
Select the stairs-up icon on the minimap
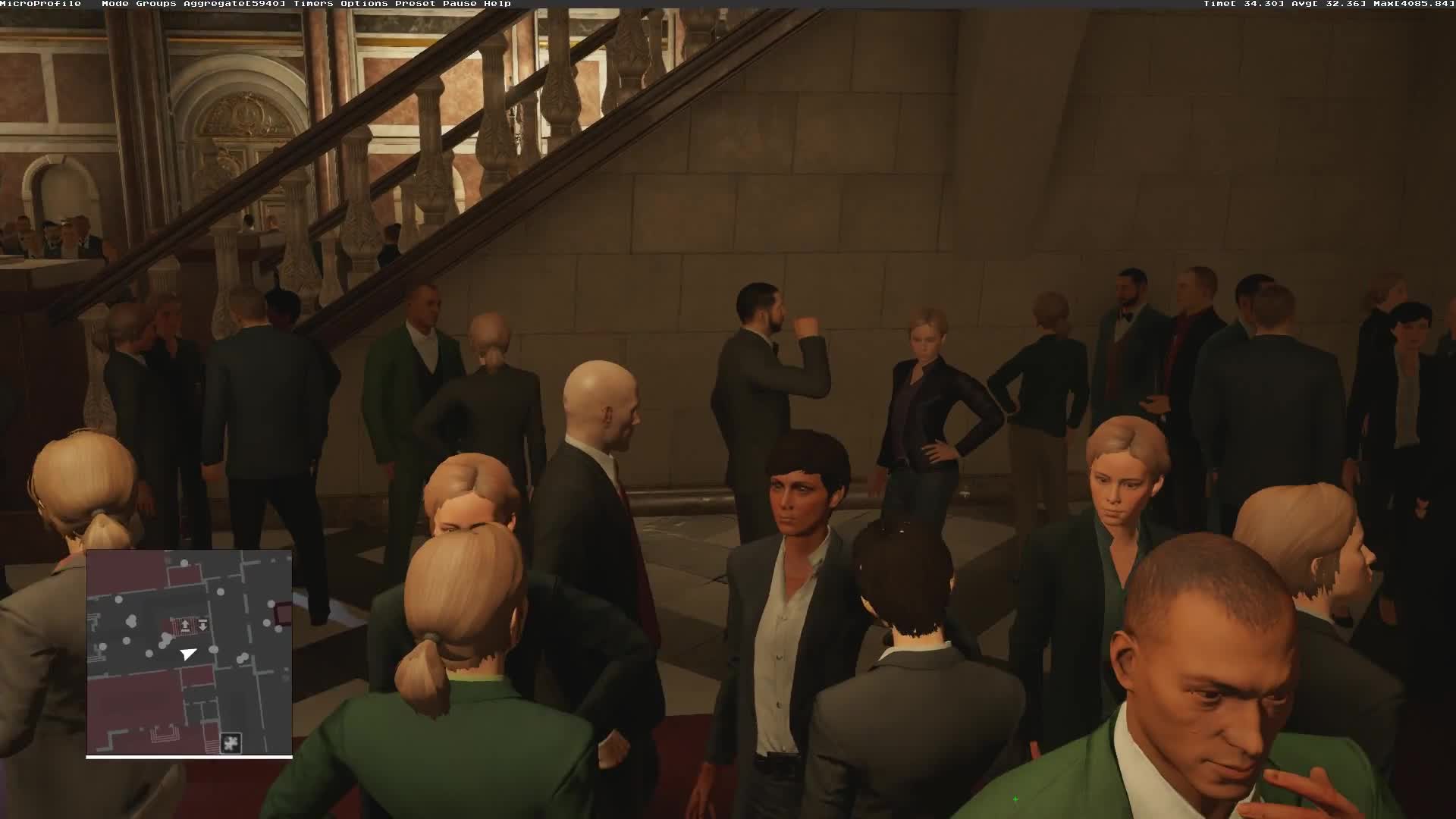(x=186, y=626)
